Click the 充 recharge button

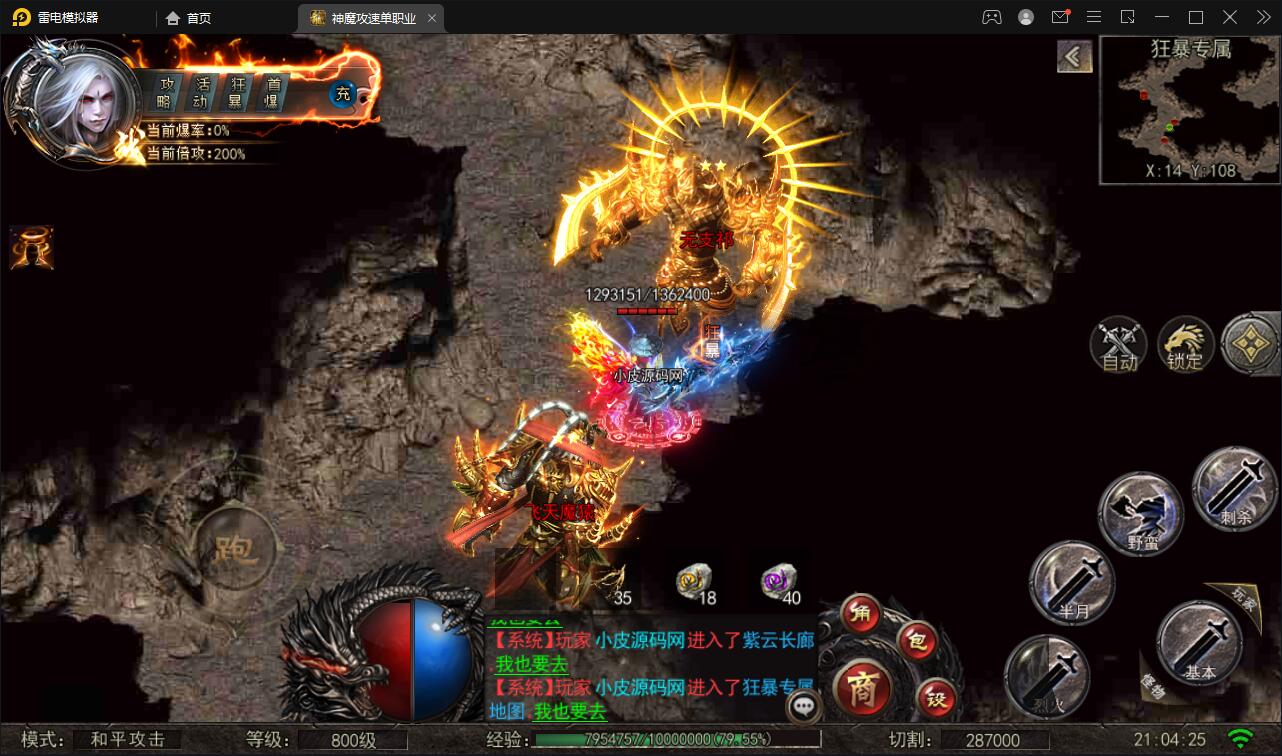(x=341, y=95)
